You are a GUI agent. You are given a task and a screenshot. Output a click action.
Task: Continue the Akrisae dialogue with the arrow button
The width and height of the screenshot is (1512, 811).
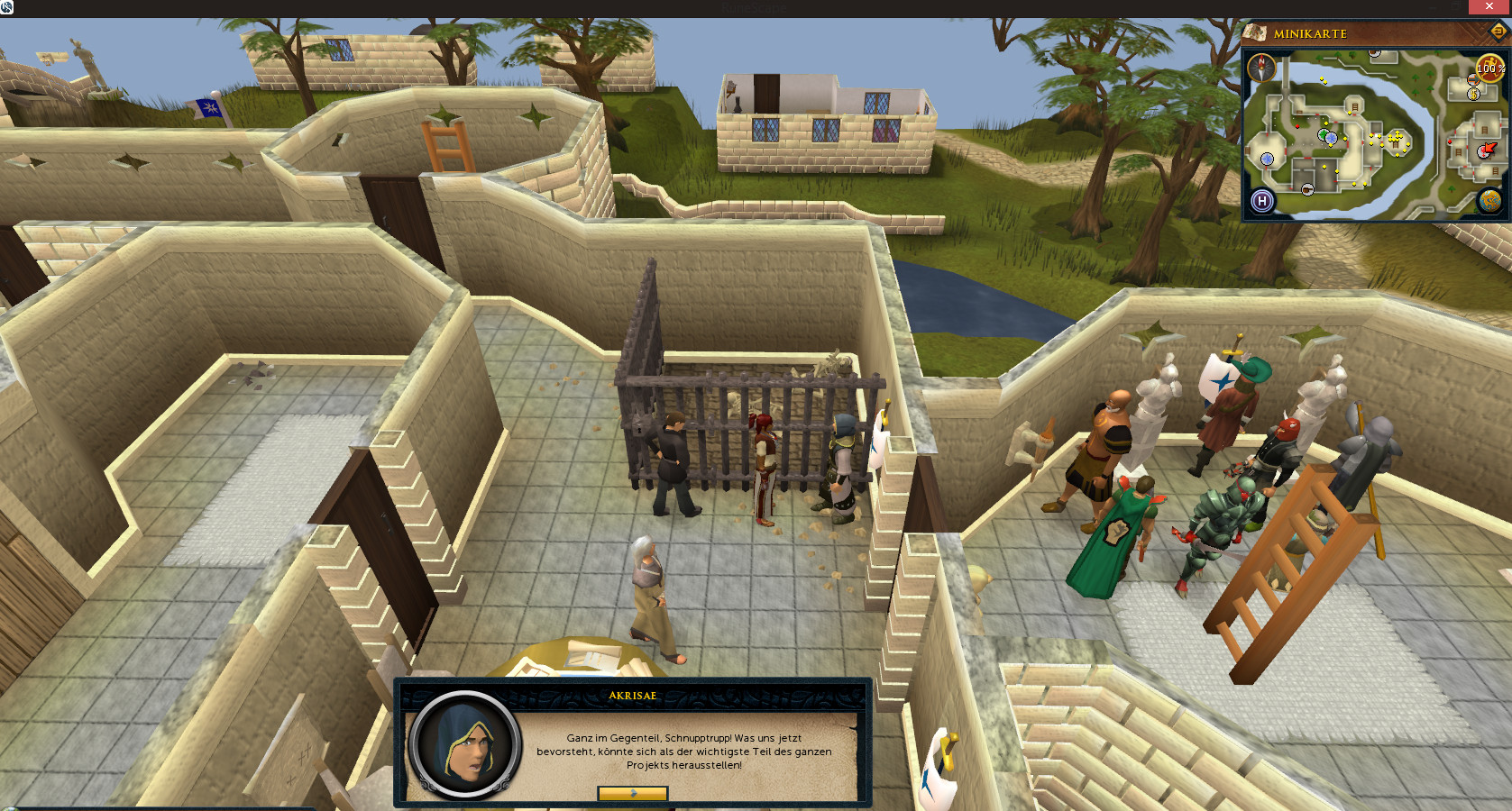(x=632, y=793)
